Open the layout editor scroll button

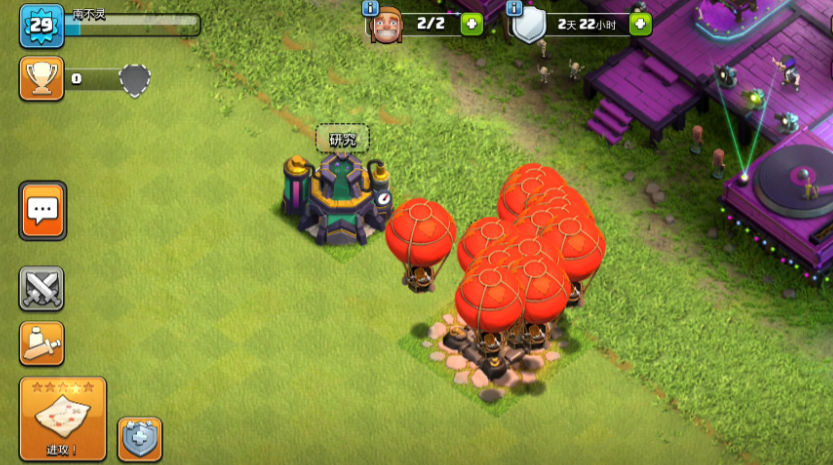click(x=42, y=343)
